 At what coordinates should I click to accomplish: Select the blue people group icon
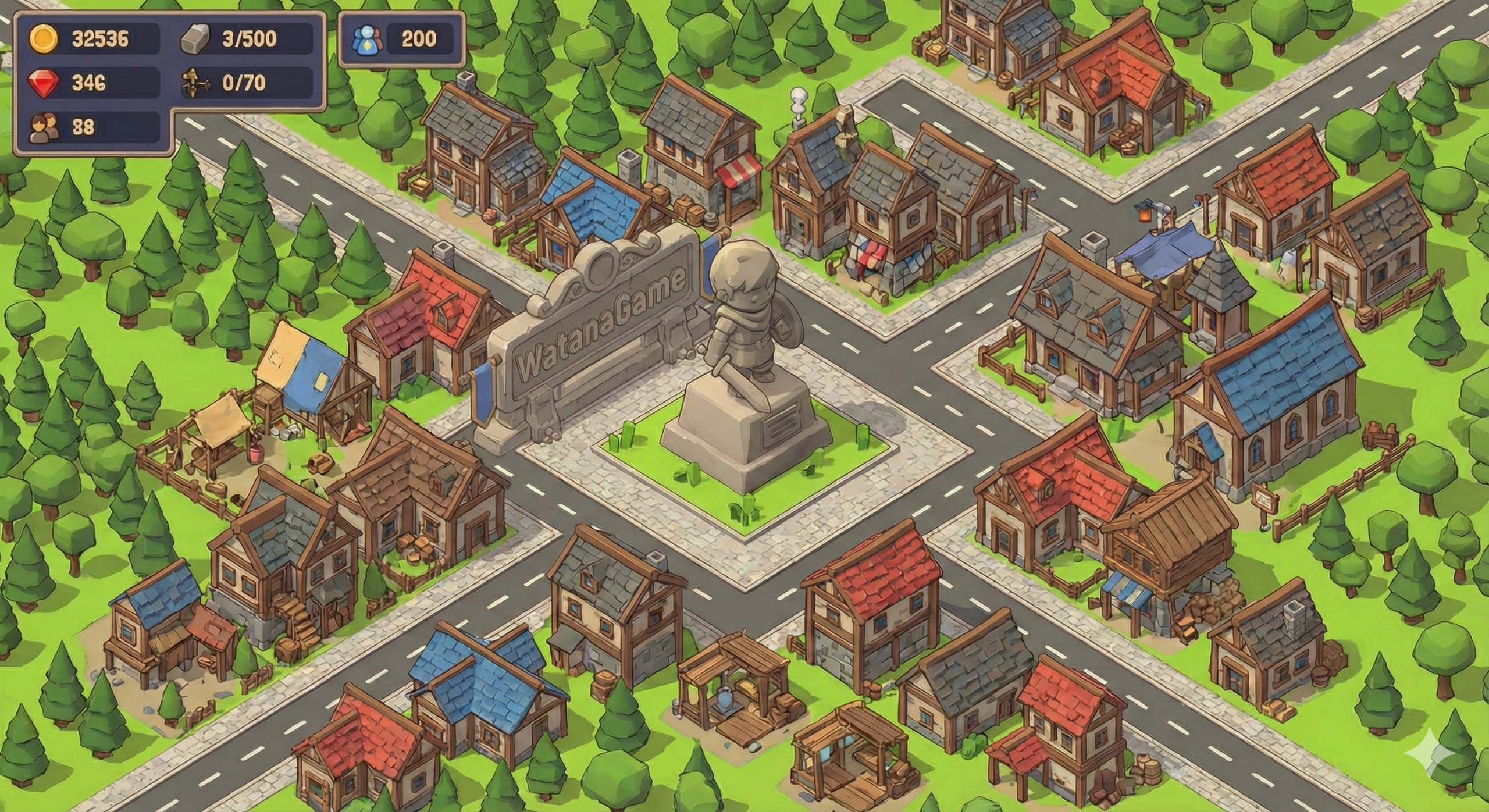pyautogui.click(x=366, y=39)
